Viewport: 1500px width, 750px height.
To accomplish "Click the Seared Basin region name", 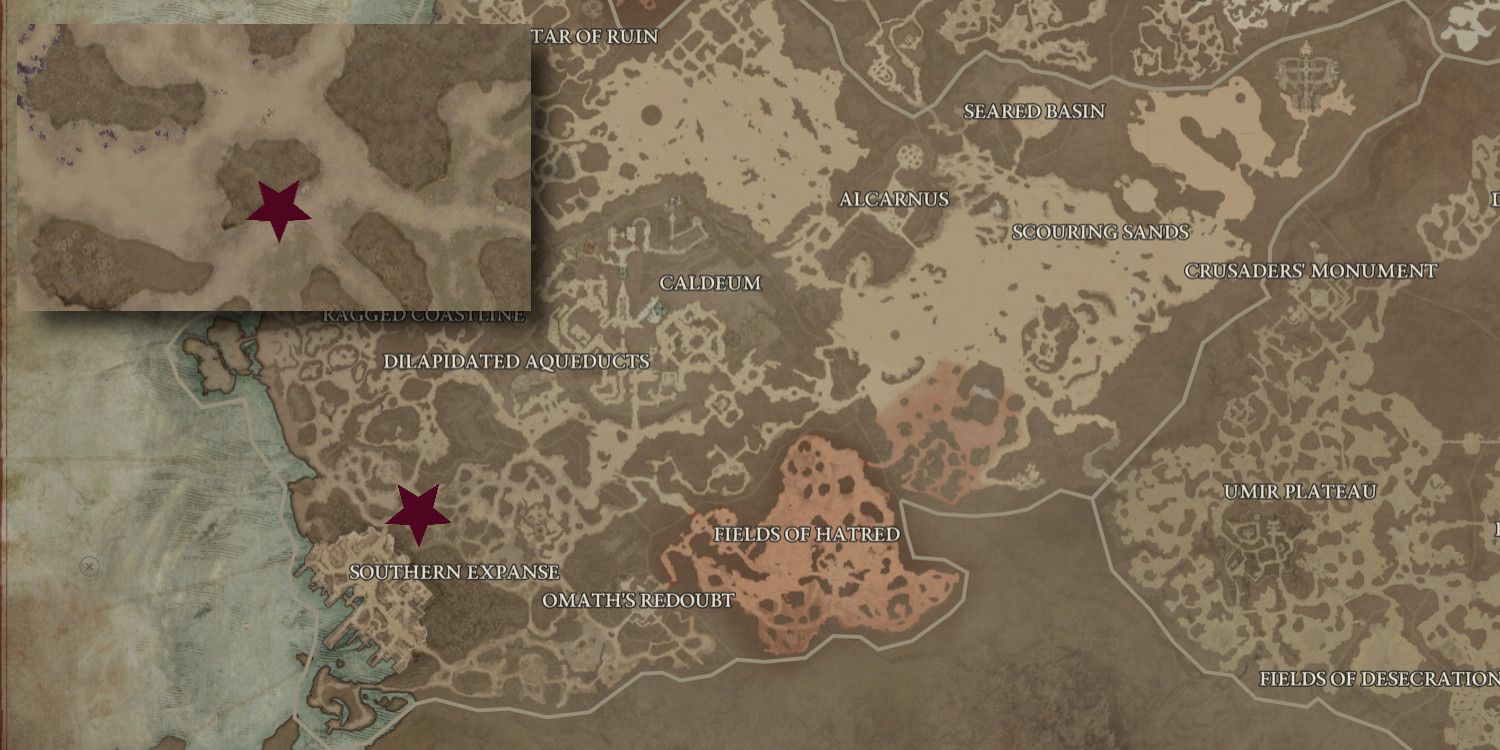I will coord(1034,111).
